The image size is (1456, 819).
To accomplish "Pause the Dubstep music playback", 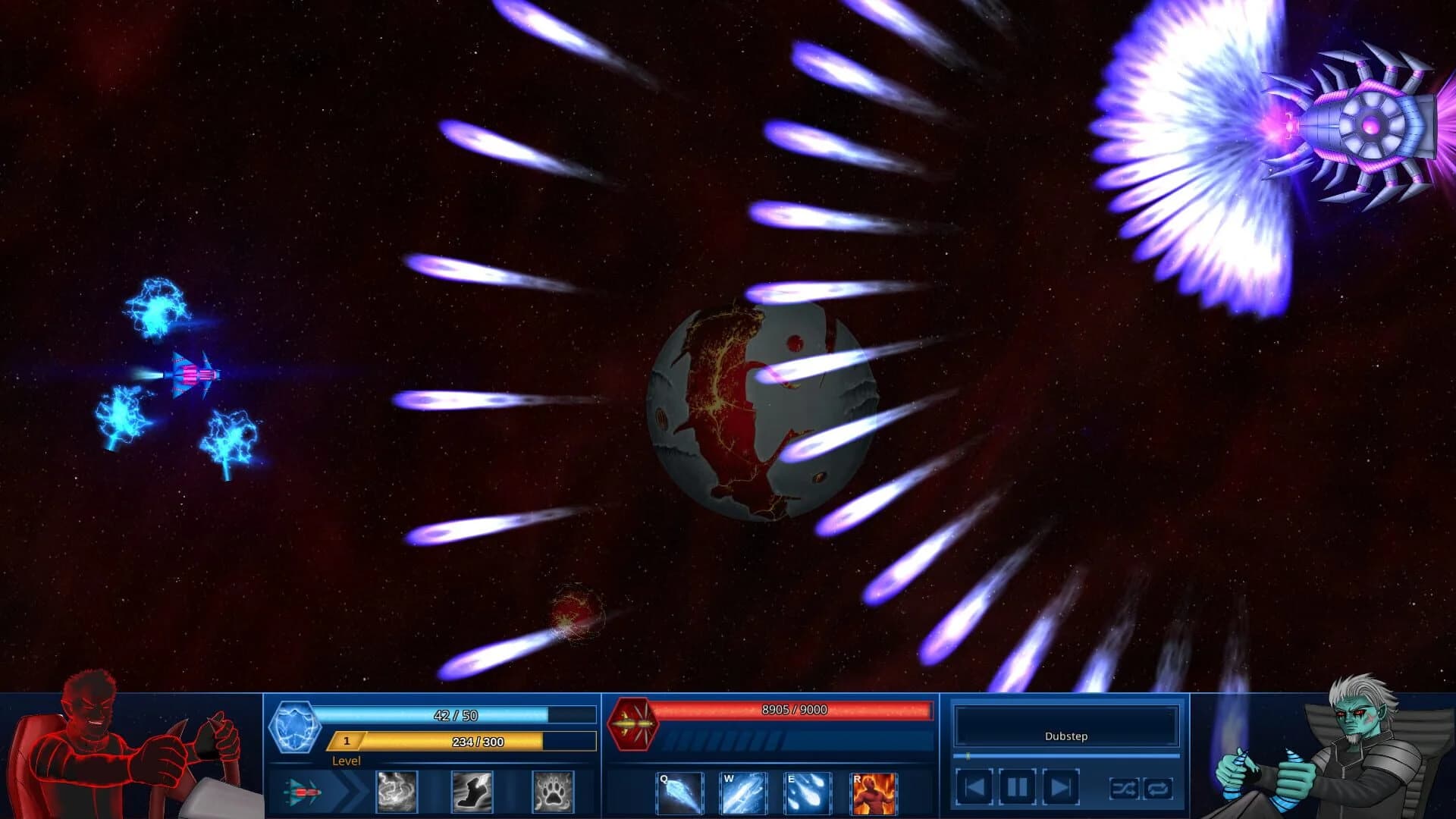I will (x=1017, y=787).
